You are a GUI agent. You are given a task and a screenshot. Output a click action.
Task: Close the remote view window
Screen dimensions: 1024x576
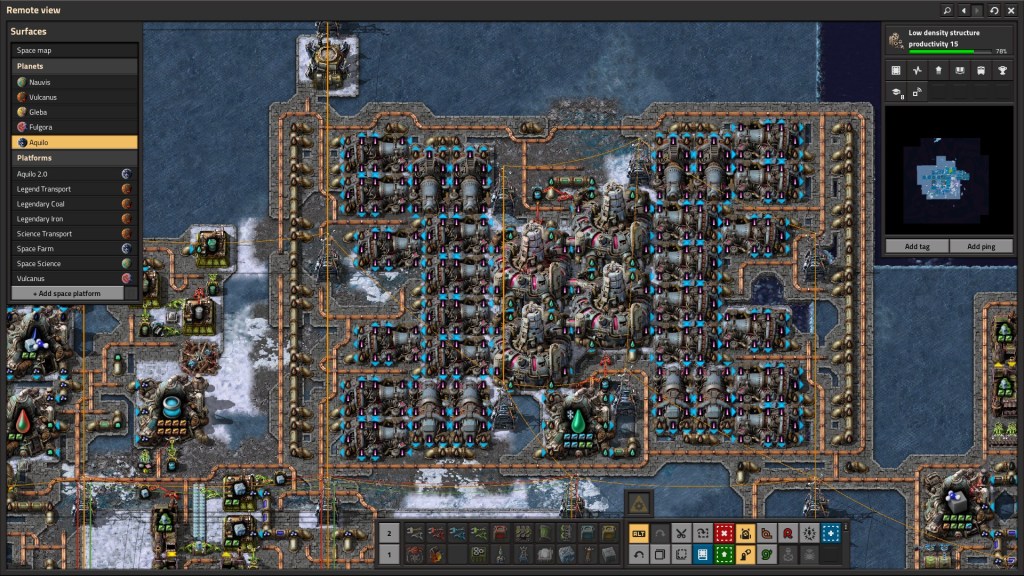(x=1011, y=10)
